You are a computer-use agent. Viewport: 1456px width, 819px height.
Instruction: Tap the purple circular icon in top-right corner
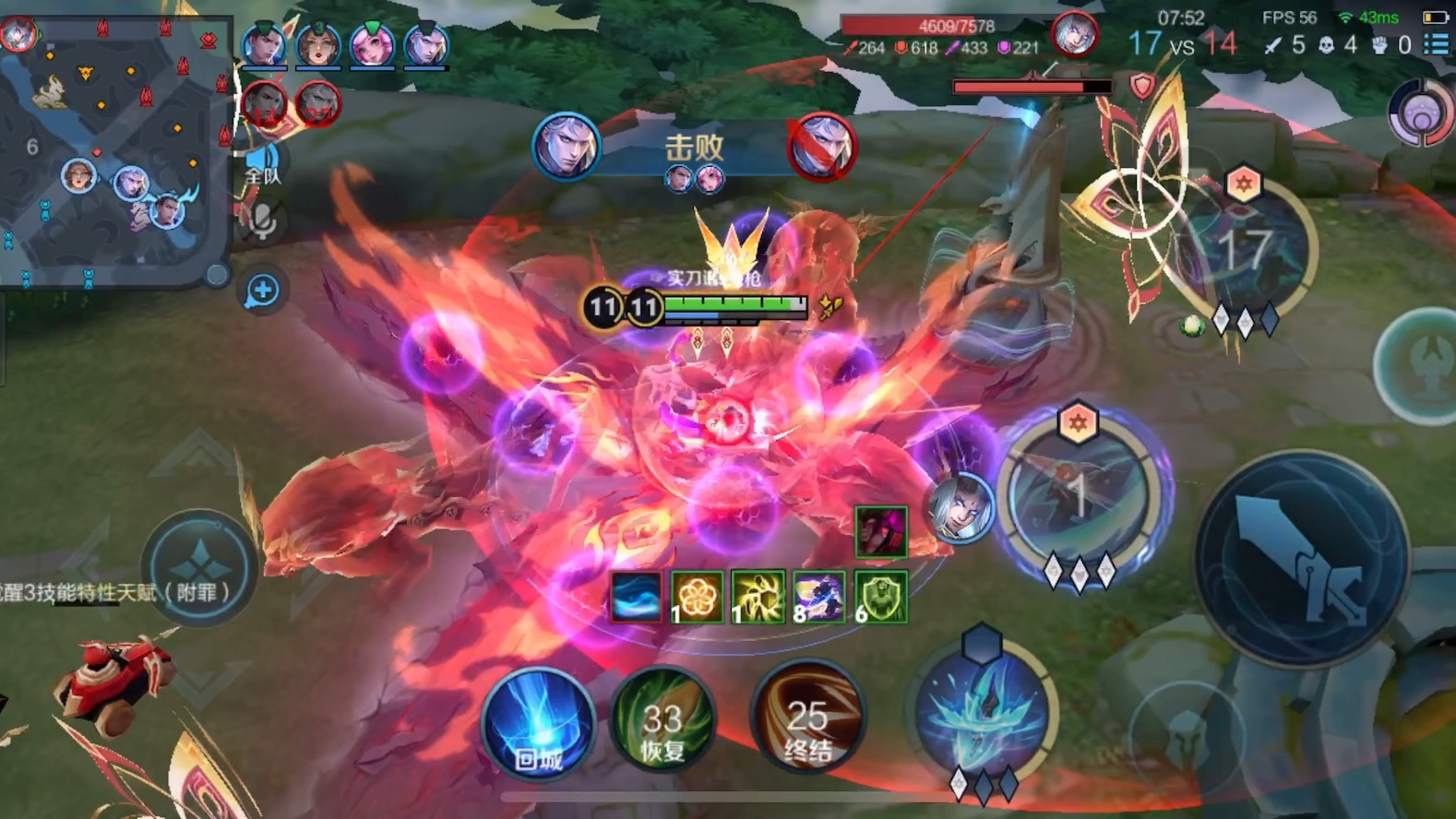(1421, 114)
